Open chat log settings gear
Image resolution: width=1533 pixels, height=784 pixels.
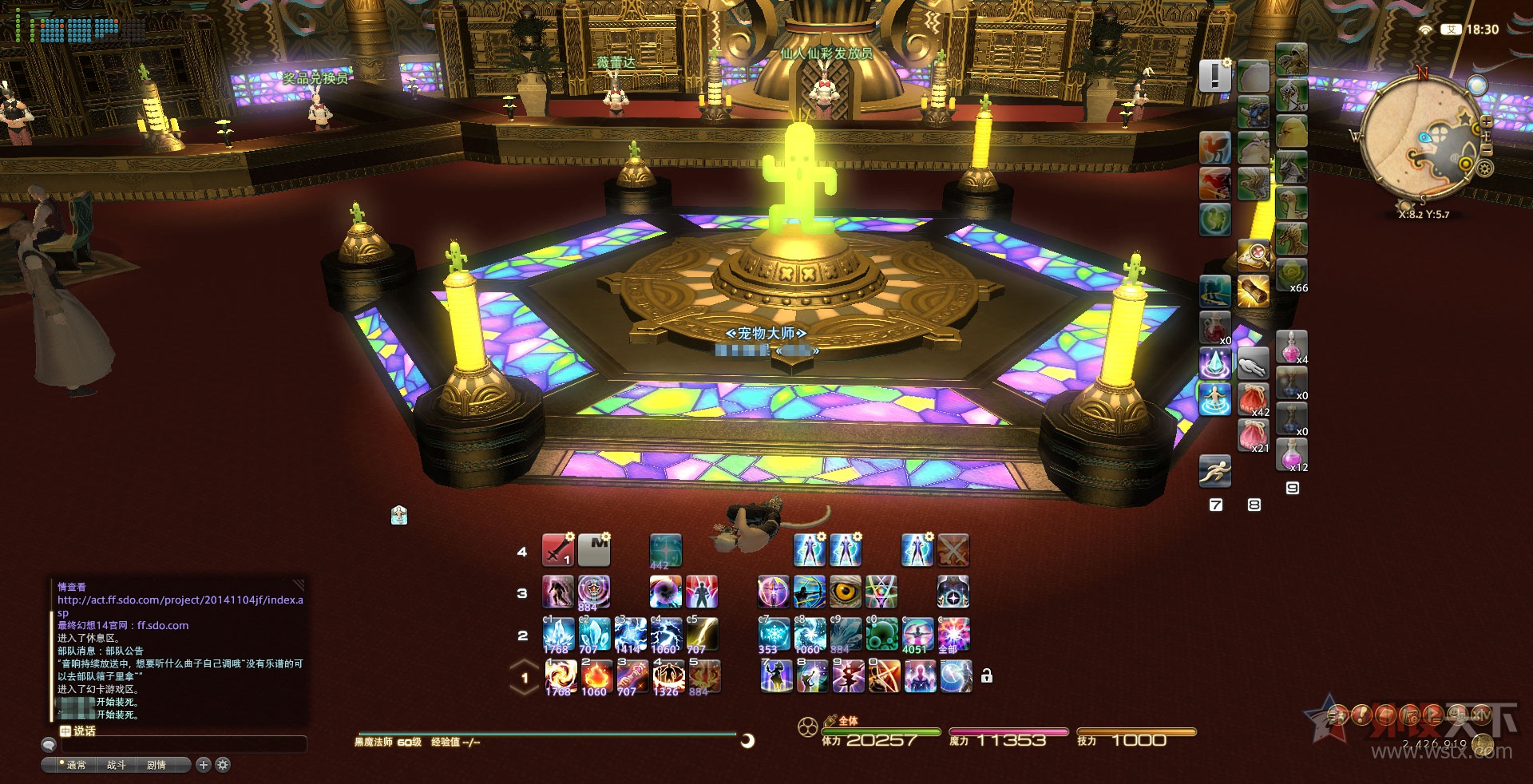point(223,765)
